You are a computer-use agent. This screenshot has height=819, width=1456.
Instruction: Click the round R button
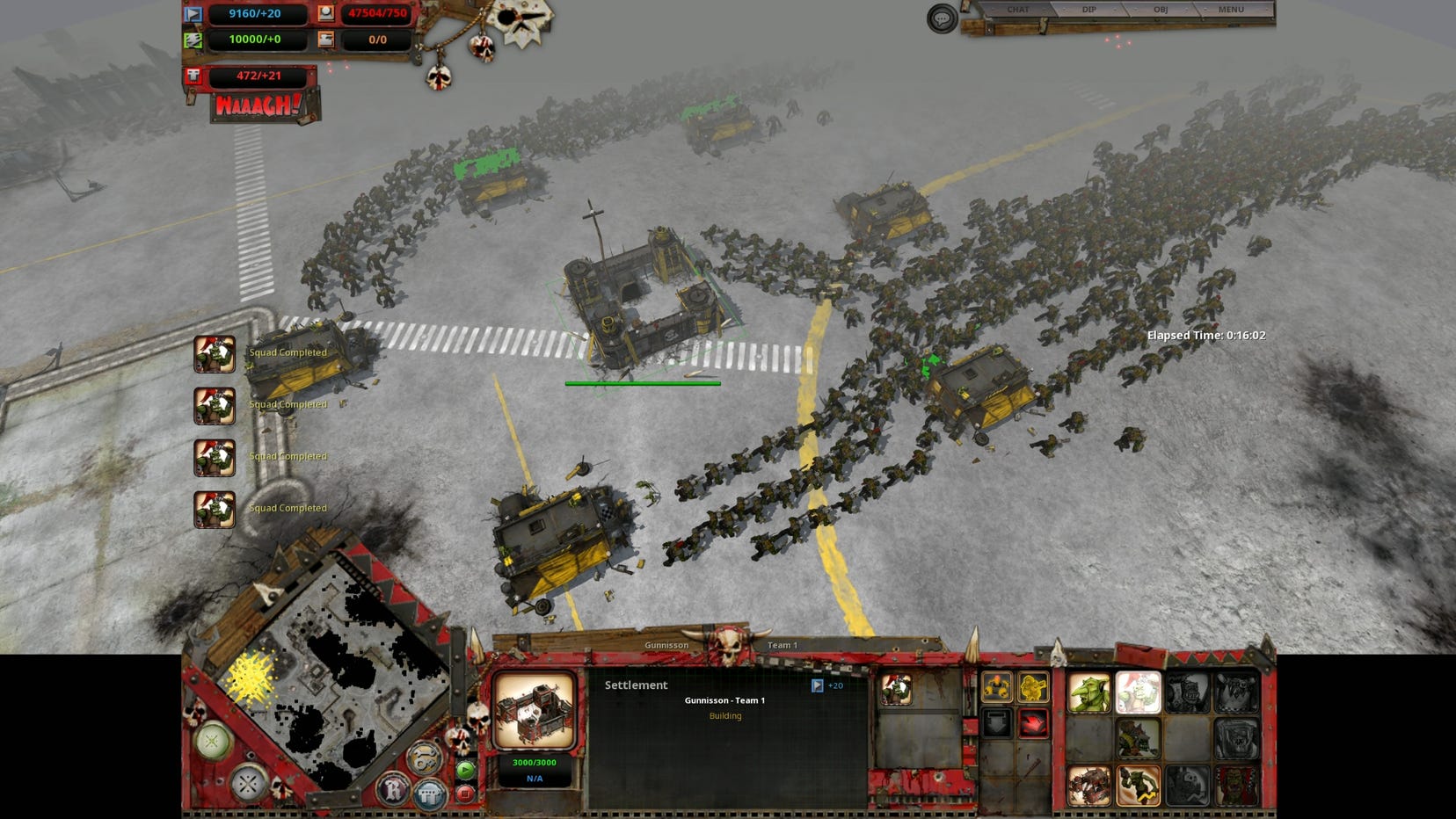392,788
